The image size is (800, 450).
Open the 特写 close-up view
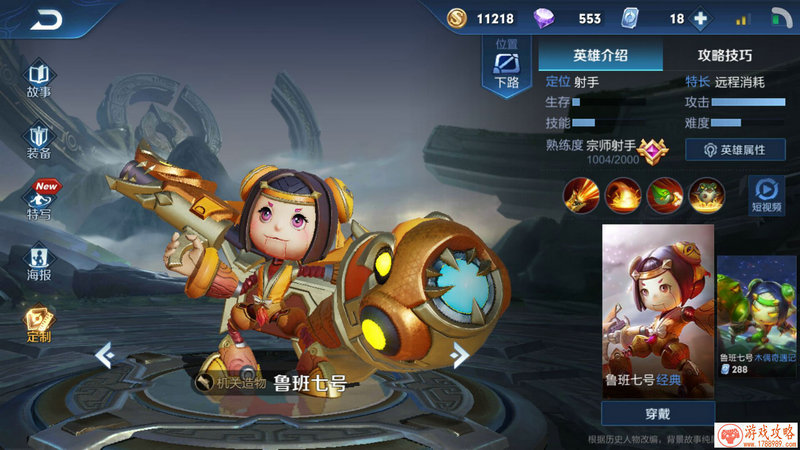pyautogui.click(x=39, y=202)
